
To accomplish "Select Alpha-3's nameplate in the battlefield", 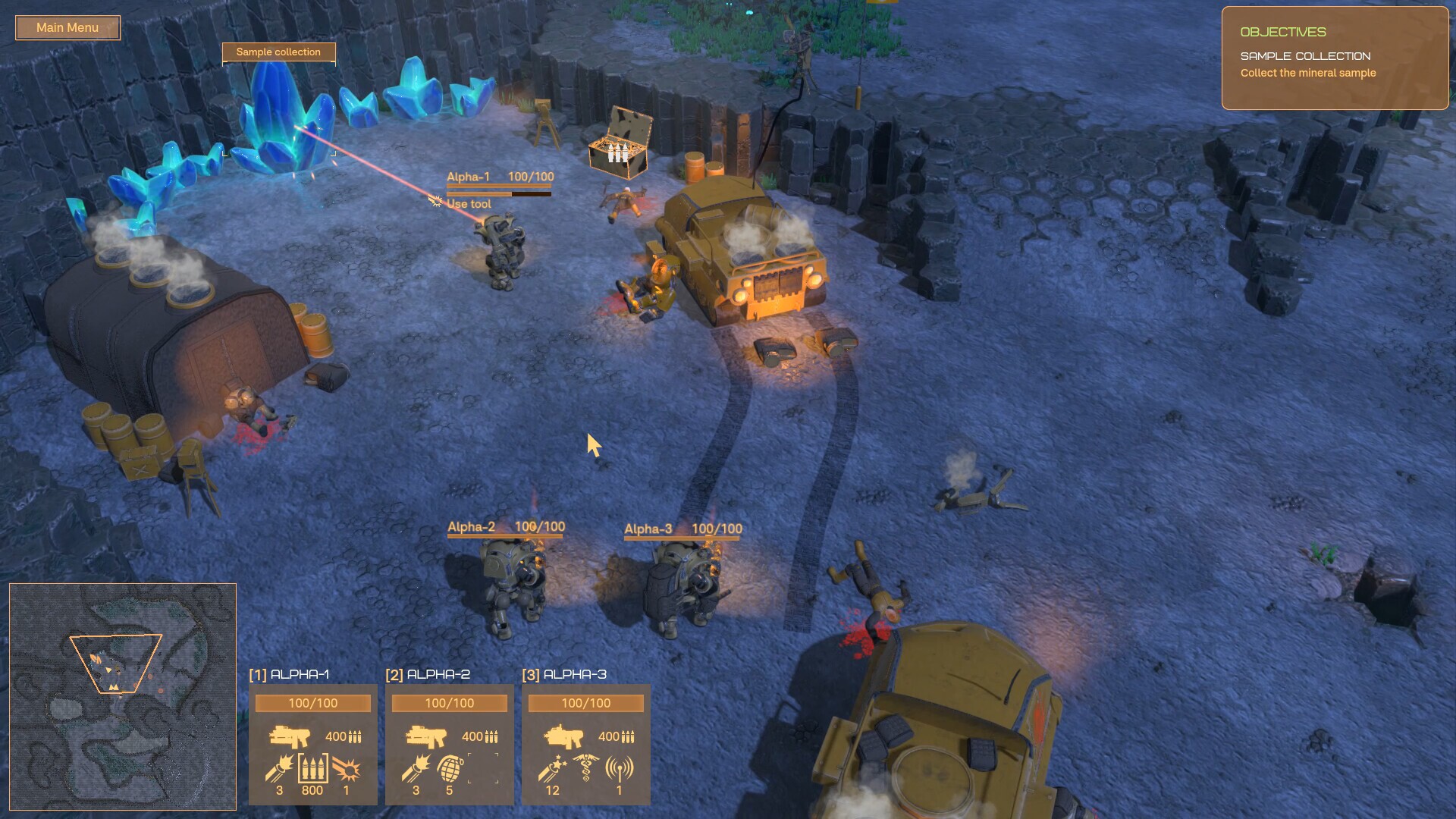I will (648, 529).
